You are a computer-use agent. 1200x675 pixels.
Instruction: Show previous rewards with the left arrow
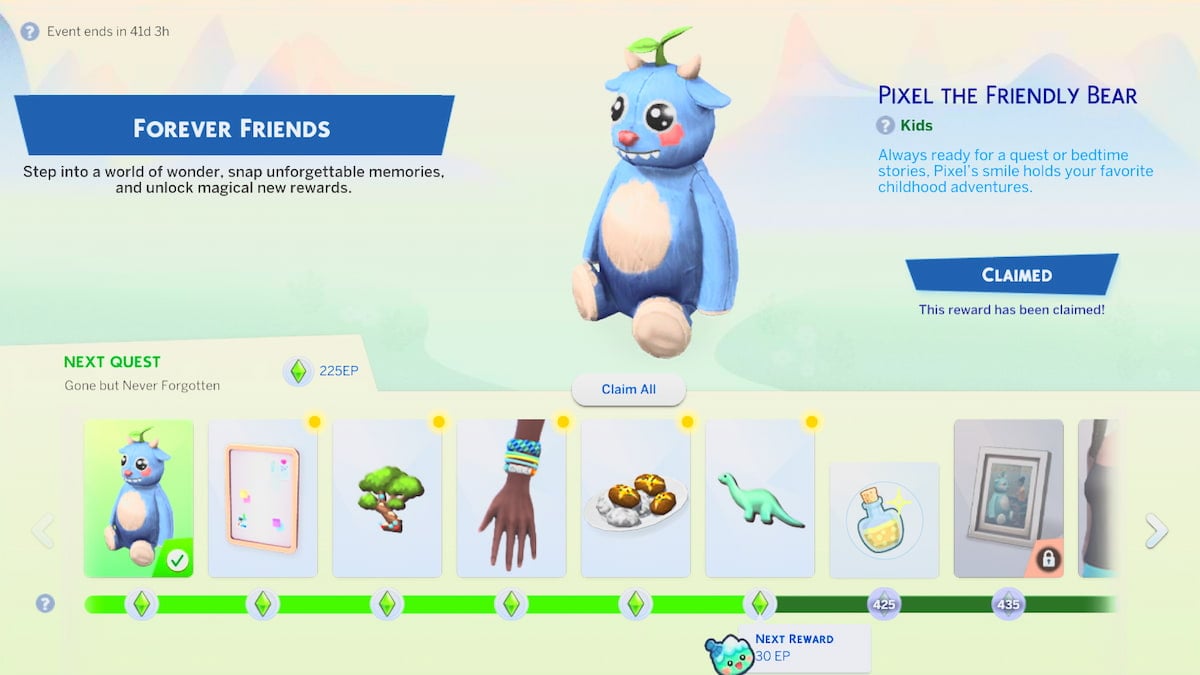coord(43,530)
